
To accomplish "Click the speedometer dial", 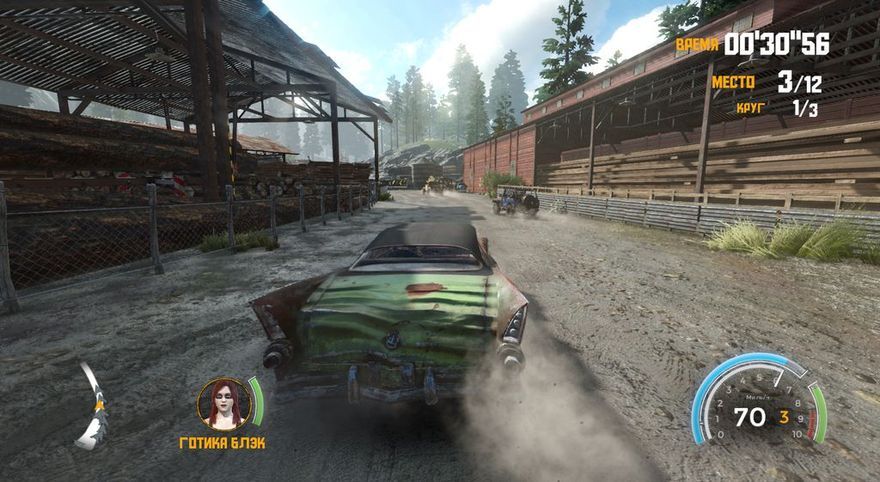I will tap(758, 401).
